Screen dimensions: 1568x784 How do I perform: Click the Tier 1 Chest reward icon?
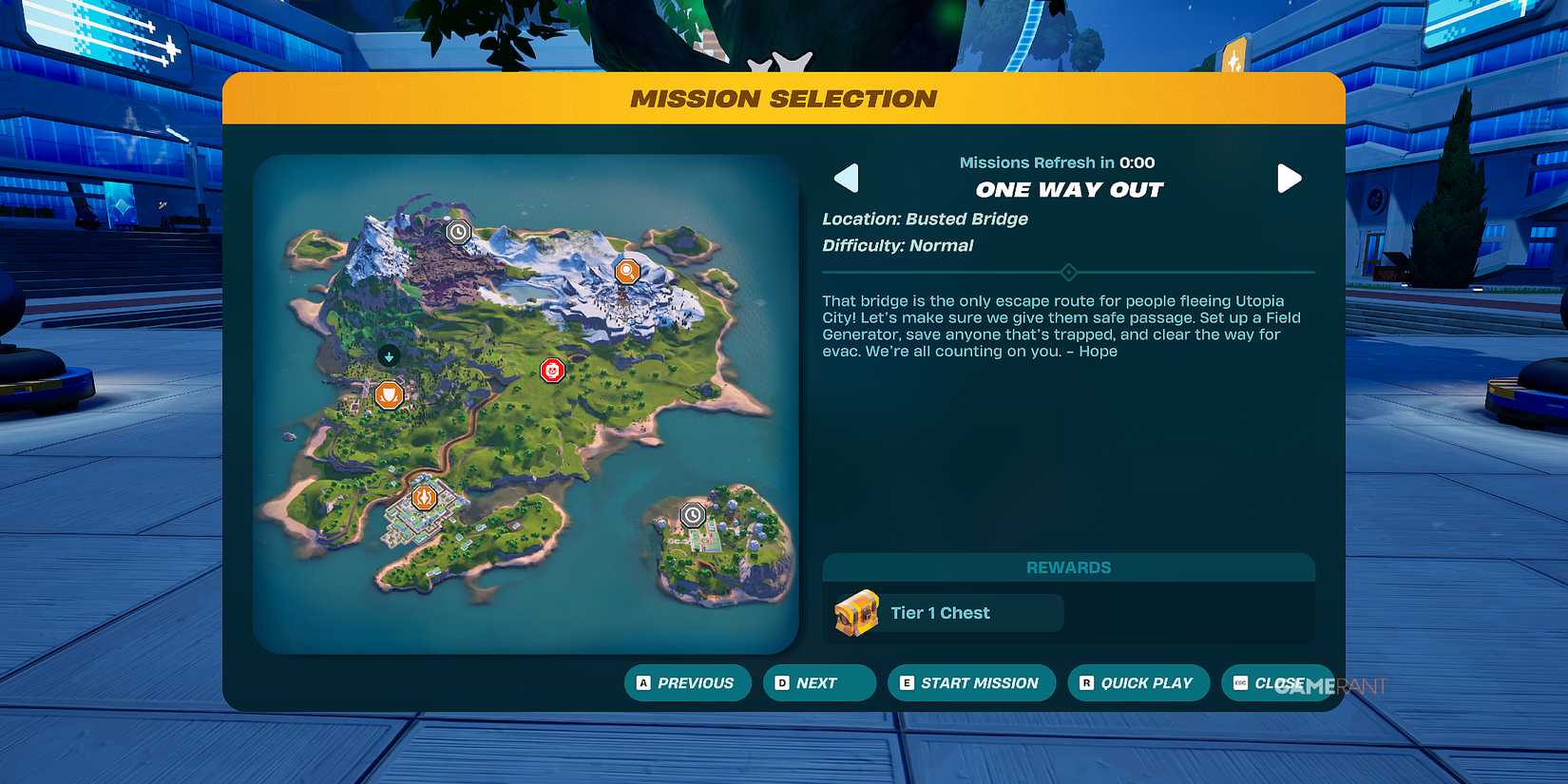coord(854,613)
